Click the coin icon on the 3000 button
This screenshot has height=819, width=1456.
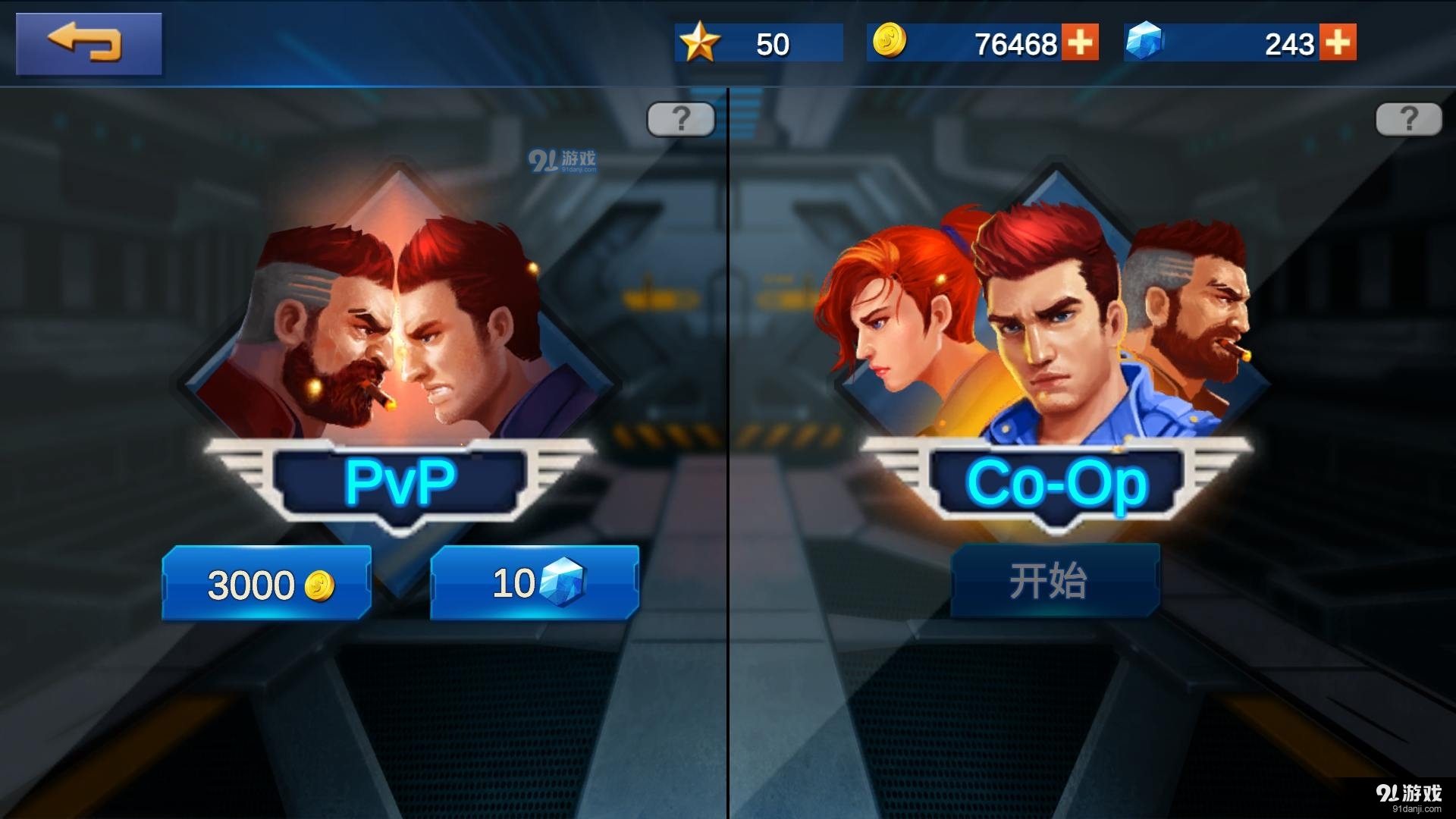coord(318,584)
